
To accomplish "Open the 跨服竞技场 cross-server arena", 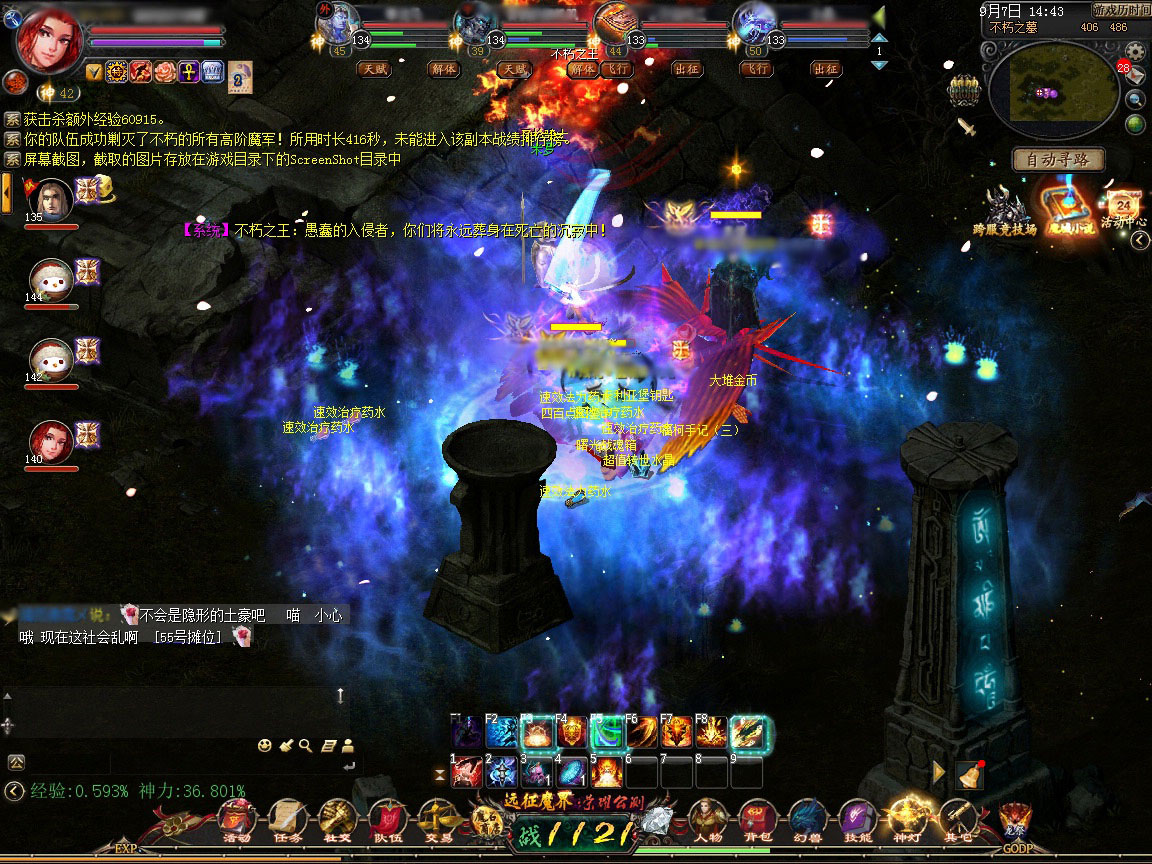I will point(1004,211).
